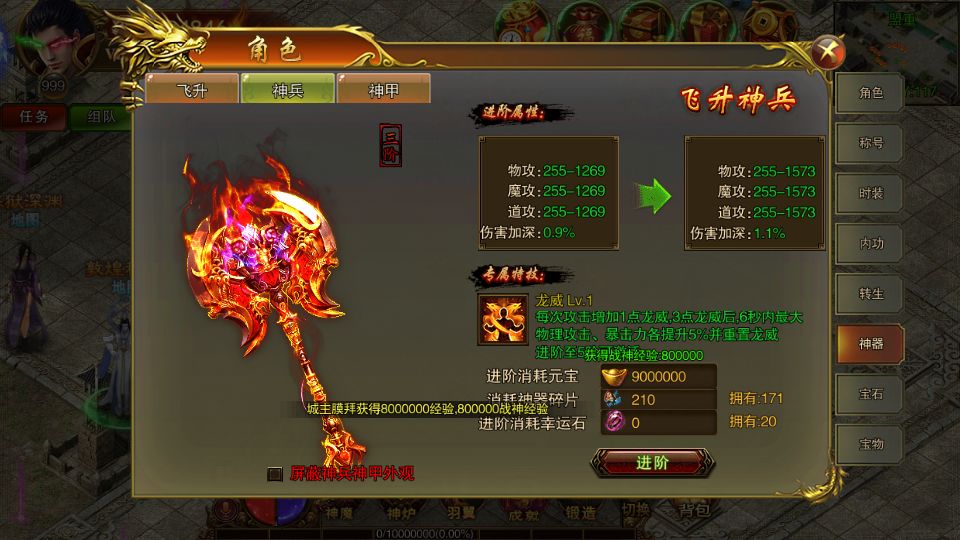Switch to the 飞升 tab
The width and height of the screenshot is (960, 540).
point(191,90)
